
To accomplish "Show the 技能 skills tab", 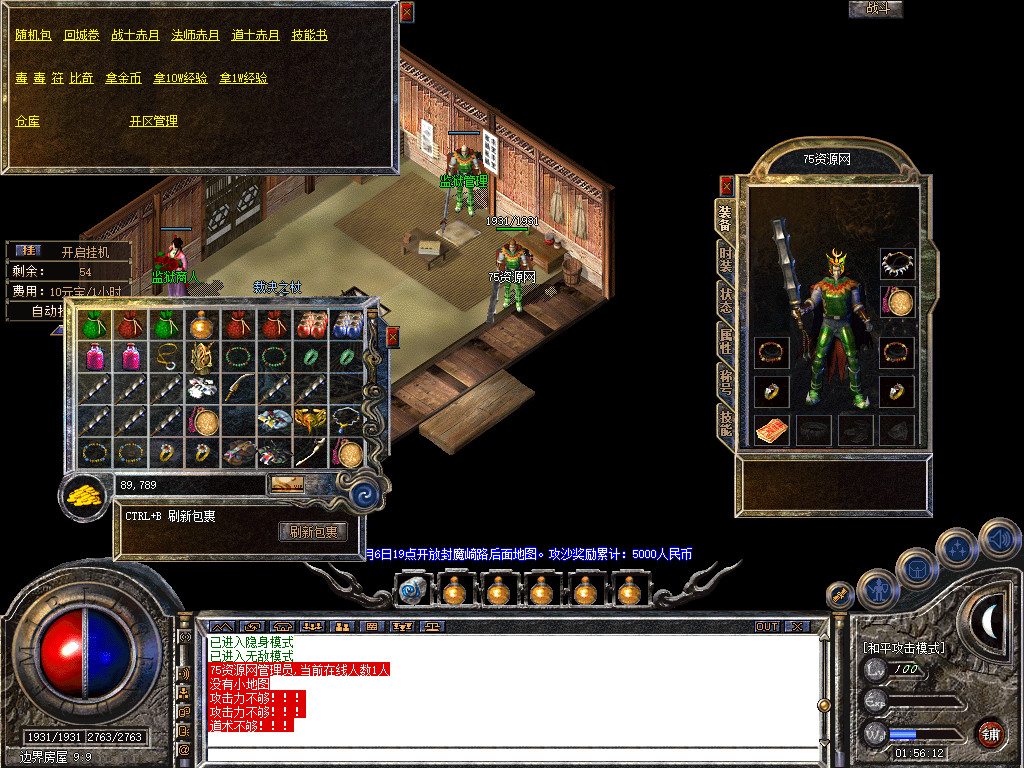I will [725, 424].
